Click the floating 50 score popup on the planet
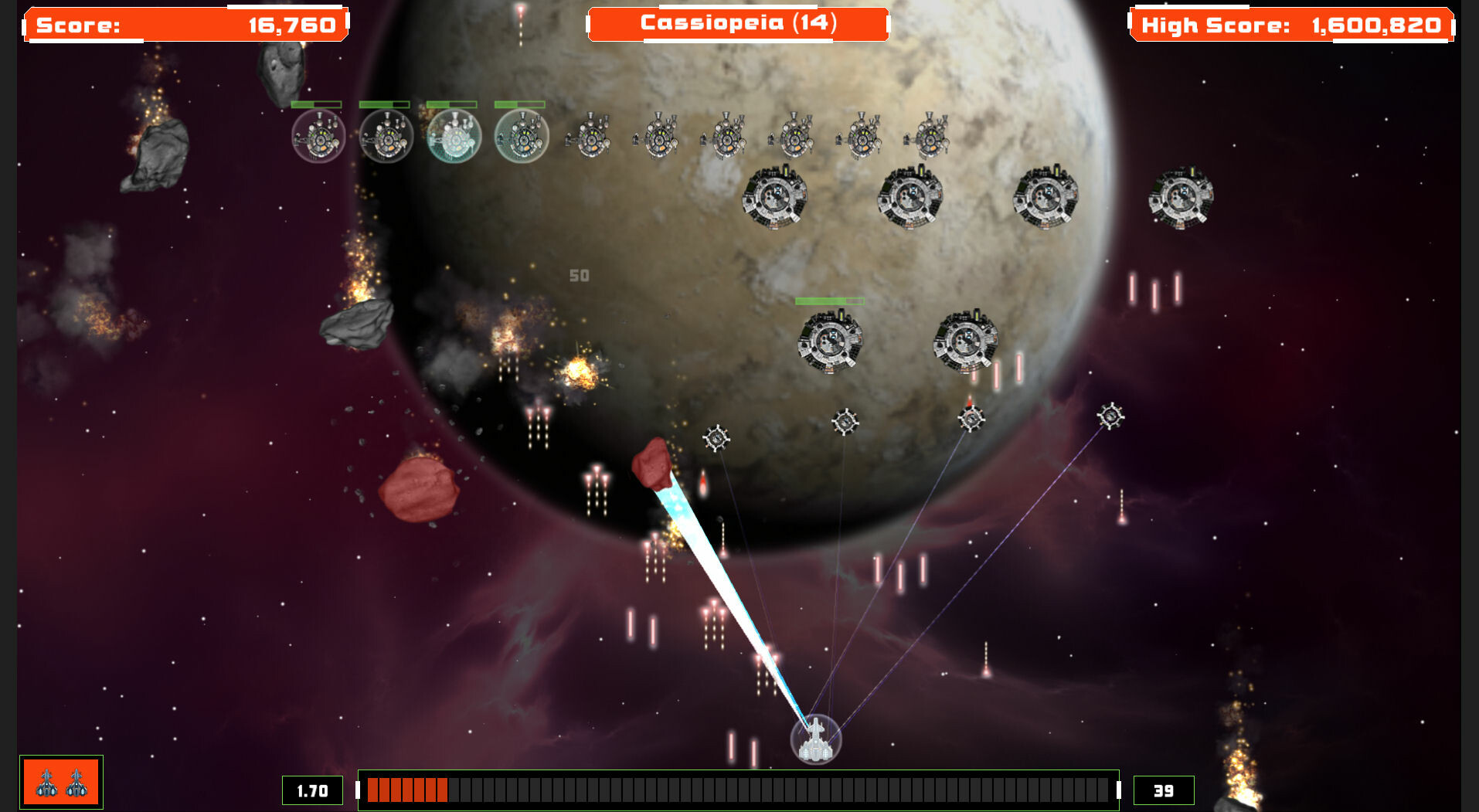The height and width of the screenshot is (812, 1479). [578, 275]
